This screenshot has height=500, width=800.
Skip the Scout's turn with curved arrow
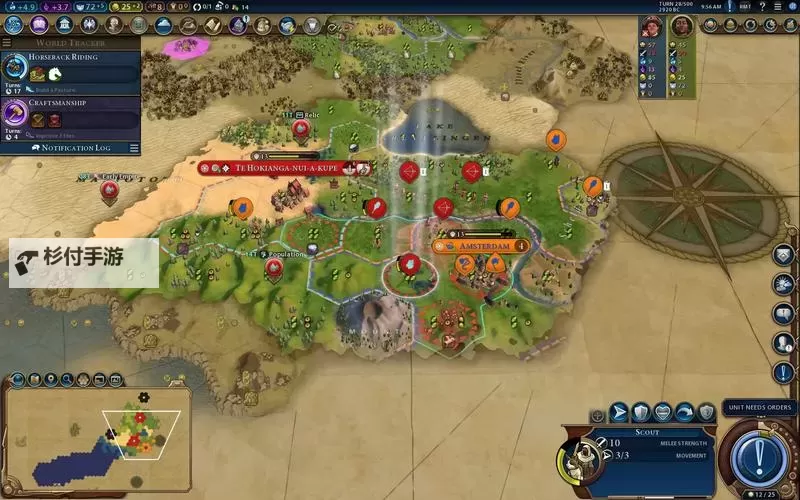[685, 411]
